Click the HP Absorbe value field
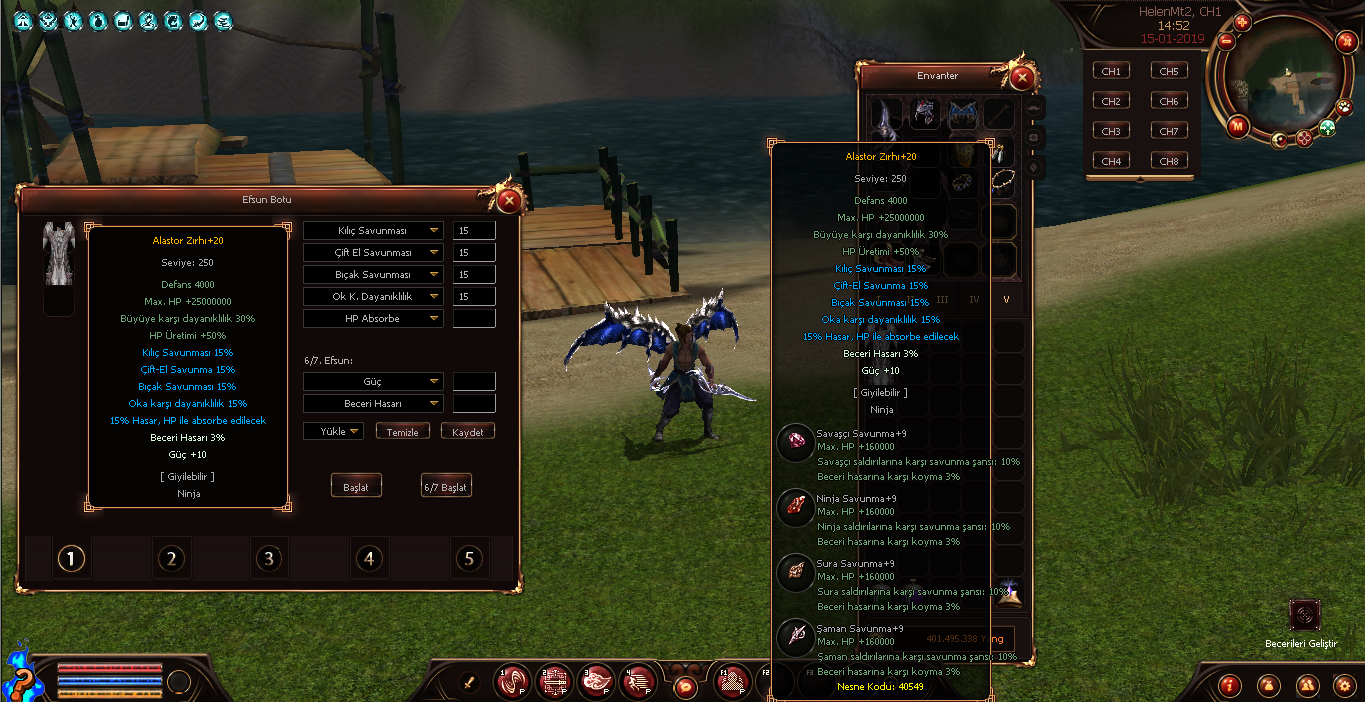The image size is (1365, 702). (474, 319)
